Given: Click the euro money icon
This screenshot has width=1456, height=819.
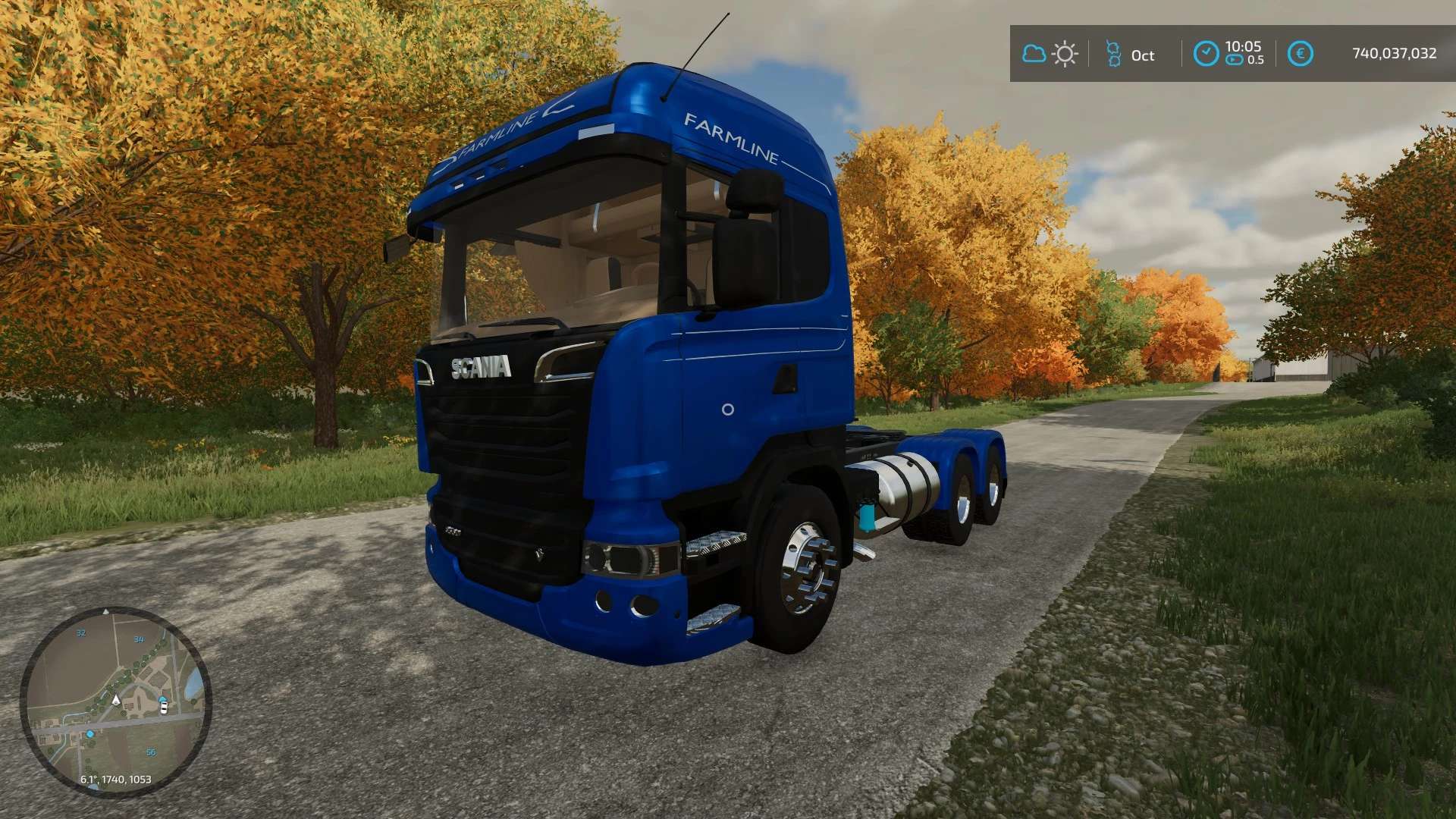Looking at the screenshot, I should pyautogui.click(x=1301, y=54).
